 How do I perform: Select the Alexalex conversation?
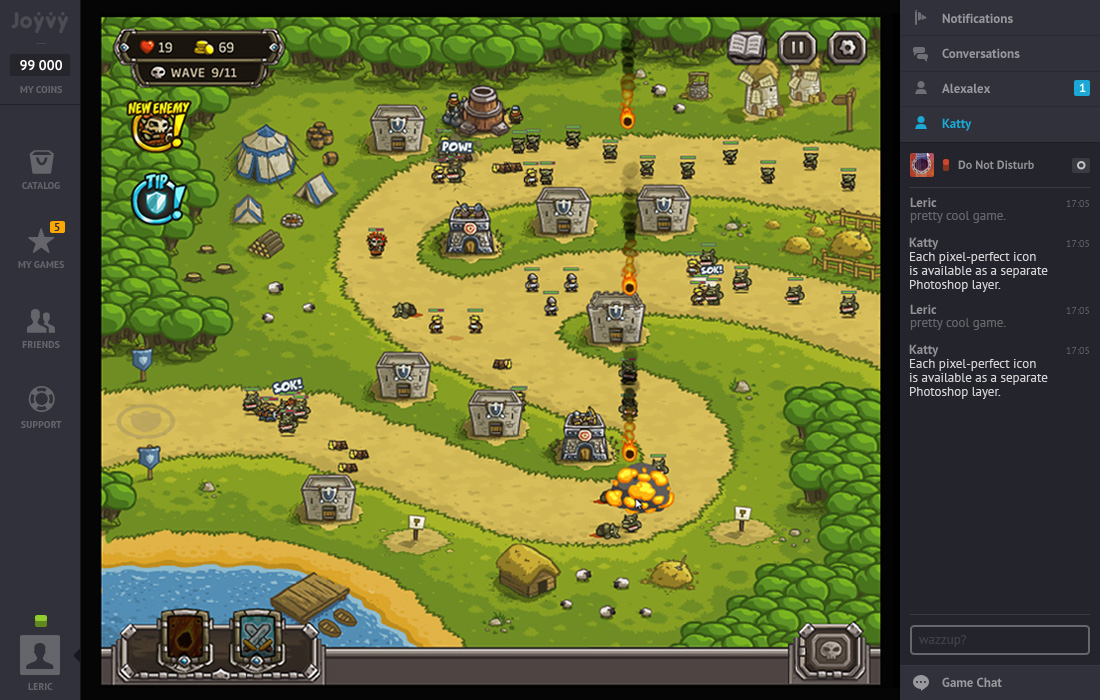966,88
